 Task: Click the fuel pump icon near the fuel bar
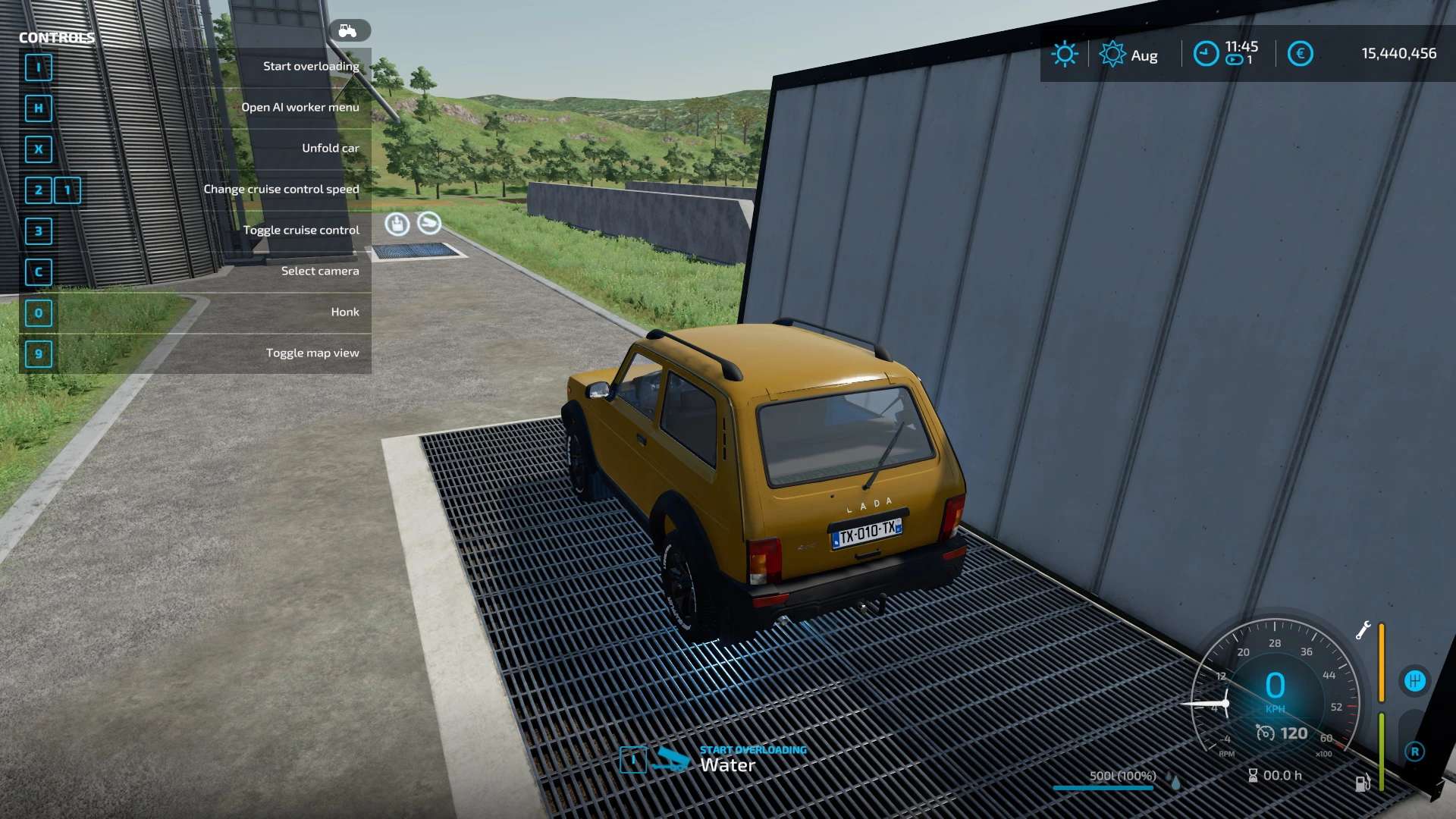pyautogui.click(x=1361, y=782)
